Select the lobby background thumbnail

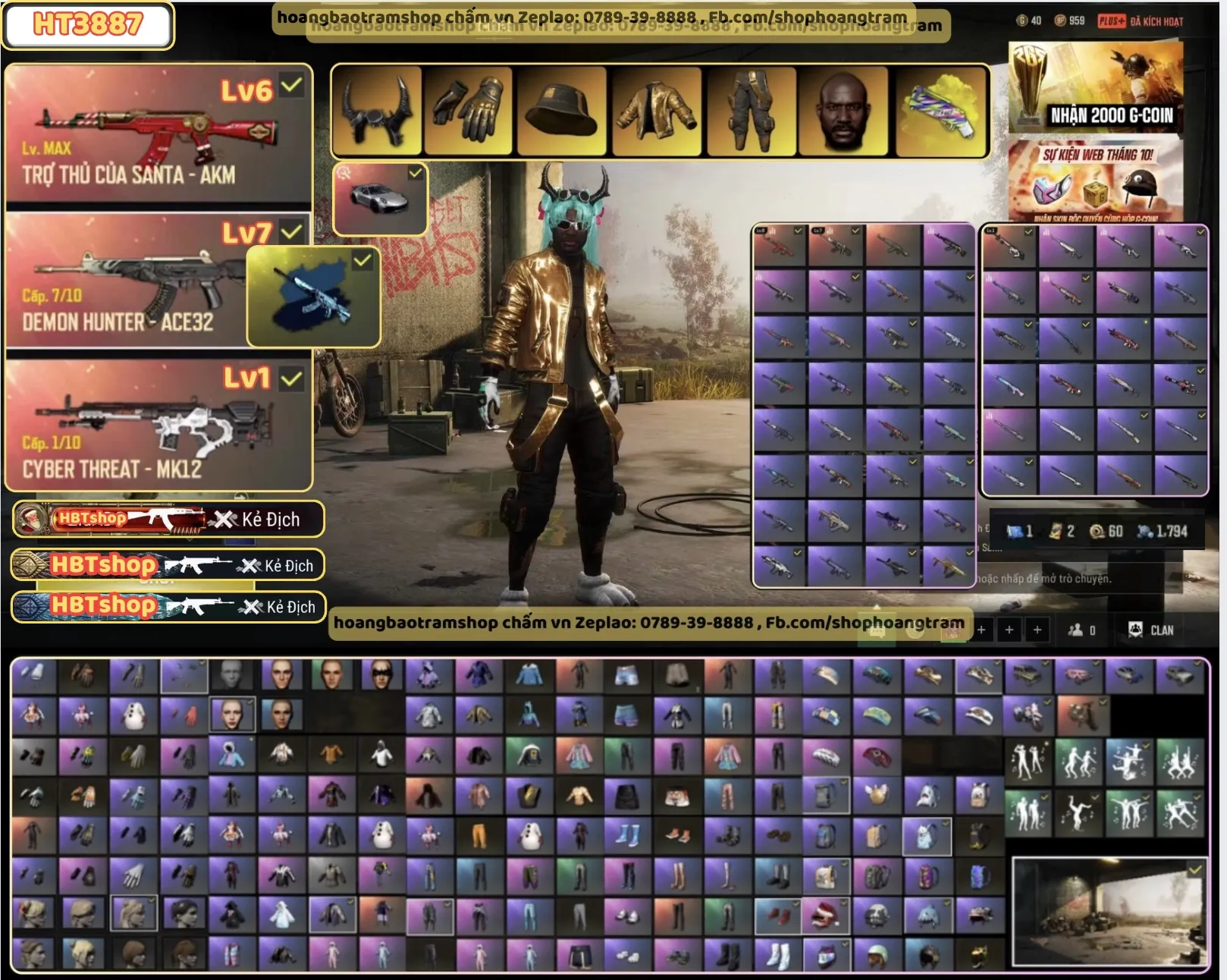[1109, 912]
